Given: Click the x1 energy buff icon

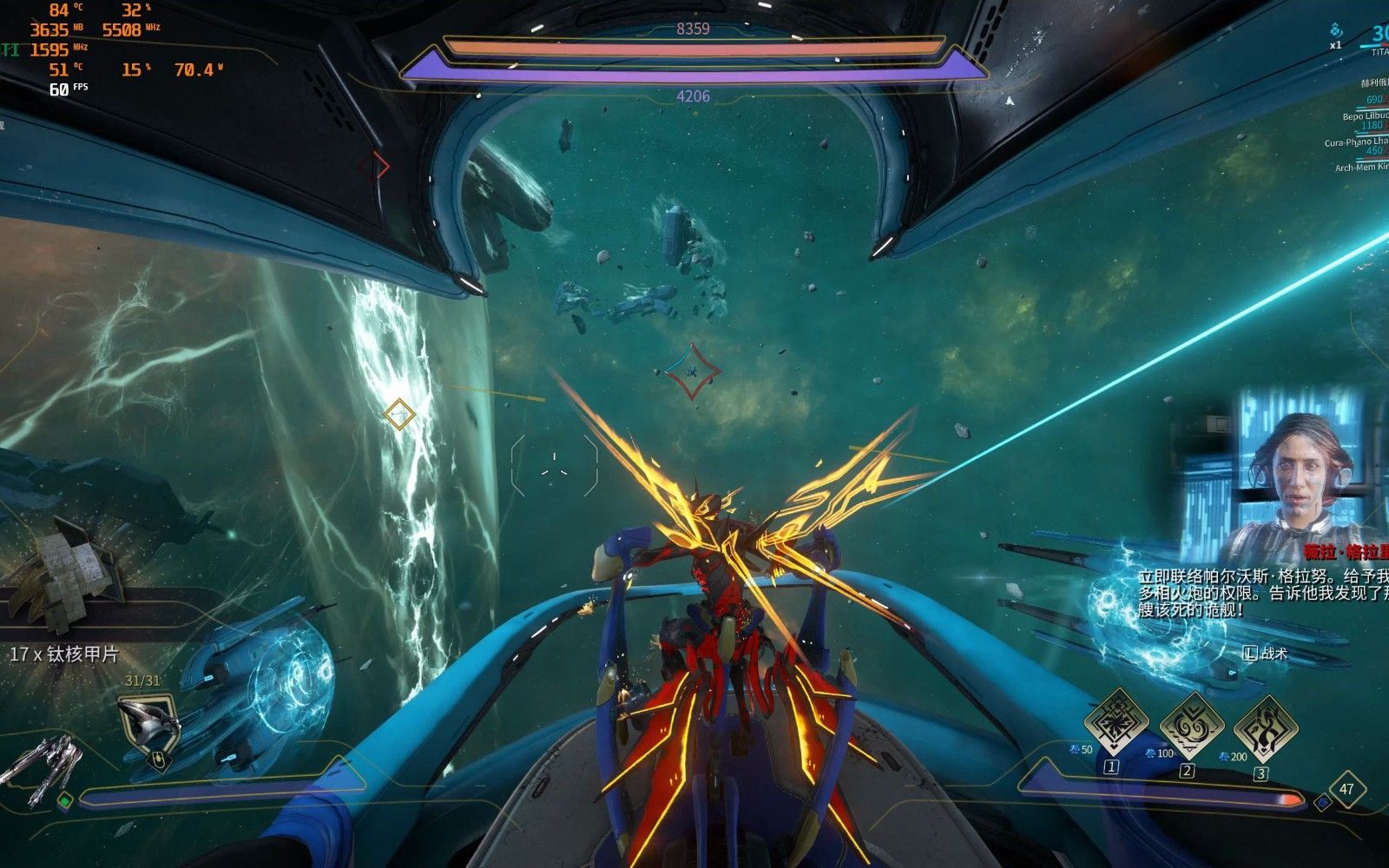Looking at the screenshot, I should 1336,33.
